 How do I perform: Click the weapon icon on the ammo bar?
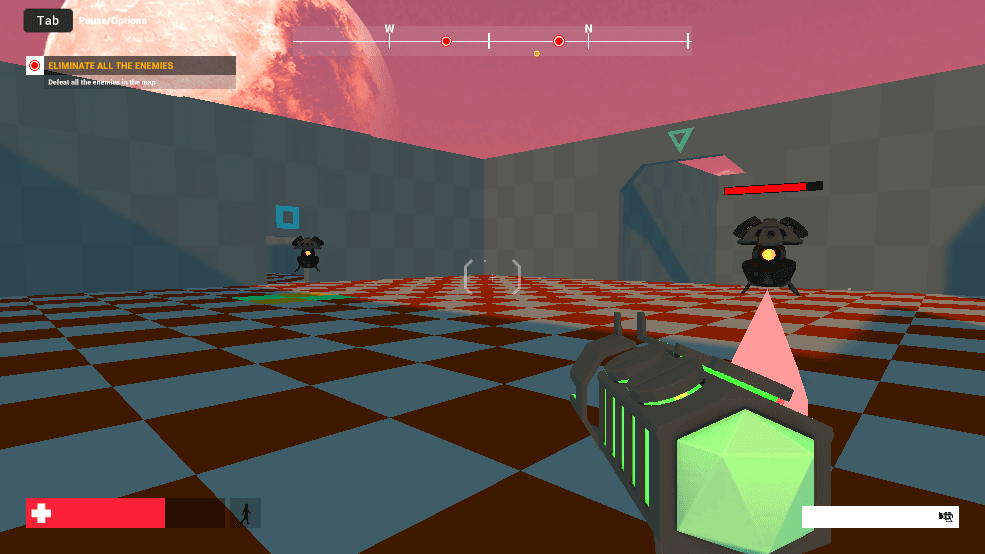(945, 517)
